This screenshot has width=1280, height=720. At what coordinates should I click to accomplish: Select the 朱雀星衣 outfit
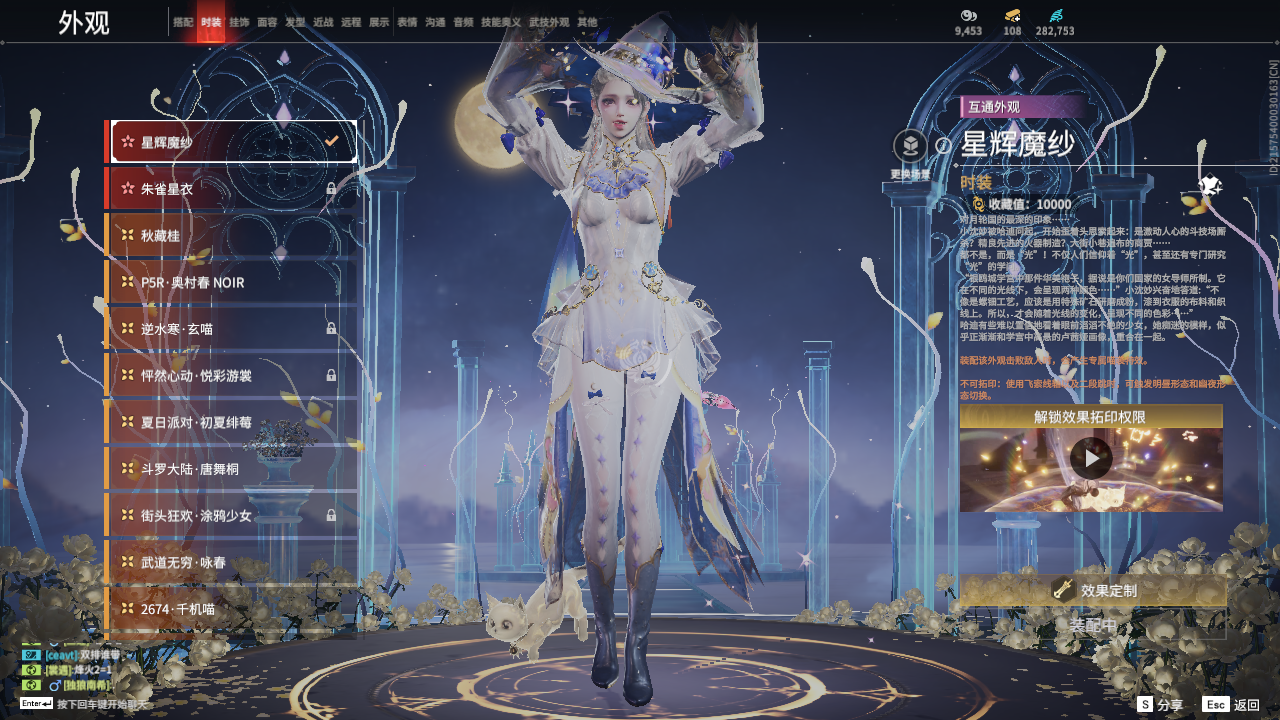click(232, 189)
